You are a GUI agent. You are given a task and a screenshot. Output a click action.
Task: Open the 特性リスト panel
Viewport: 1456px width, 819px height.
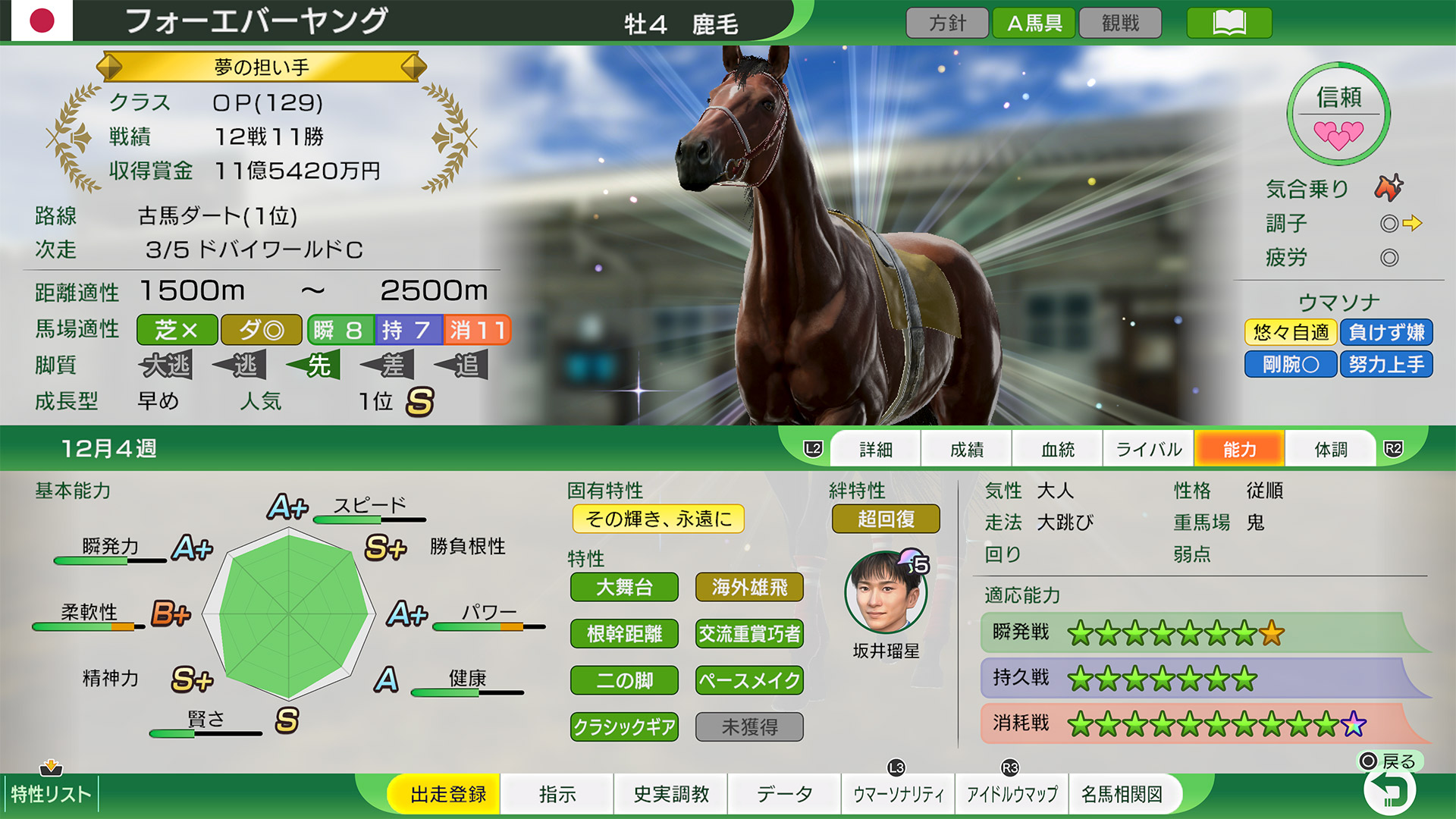click(52, 795)
